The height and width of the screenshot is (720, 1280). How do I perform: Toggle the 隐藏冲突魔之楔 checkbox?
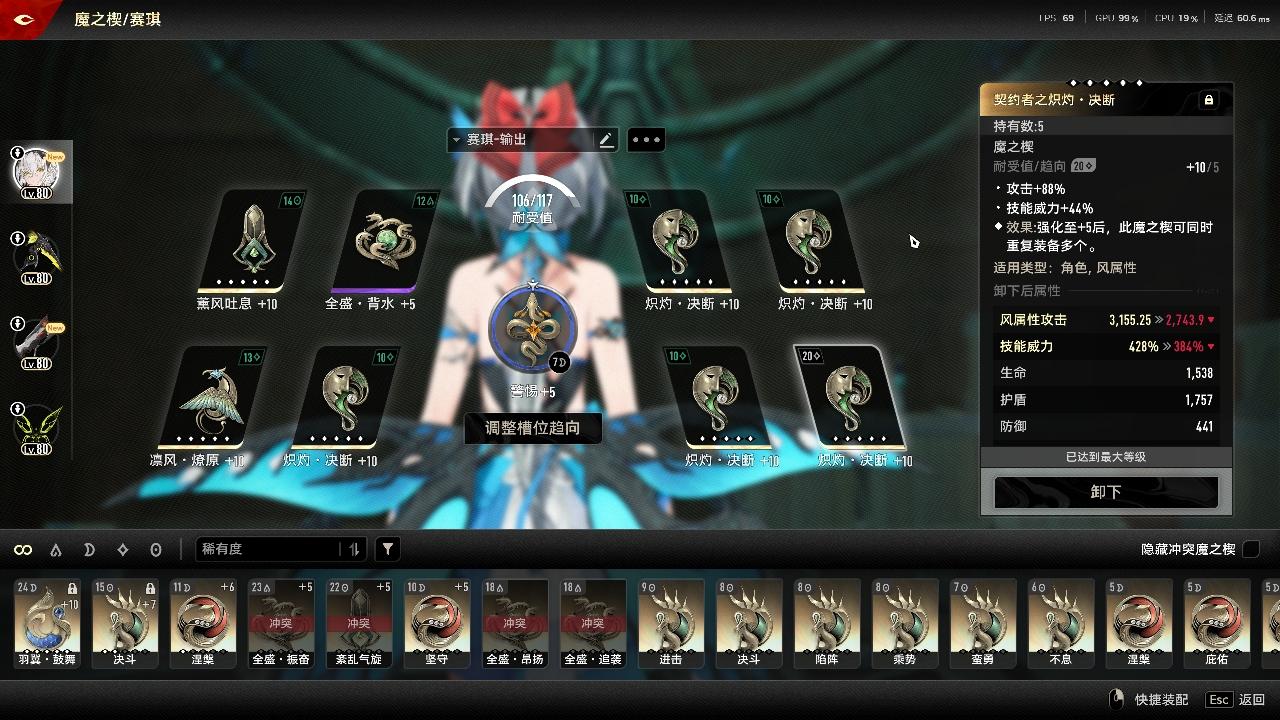tap(1250, 549)
